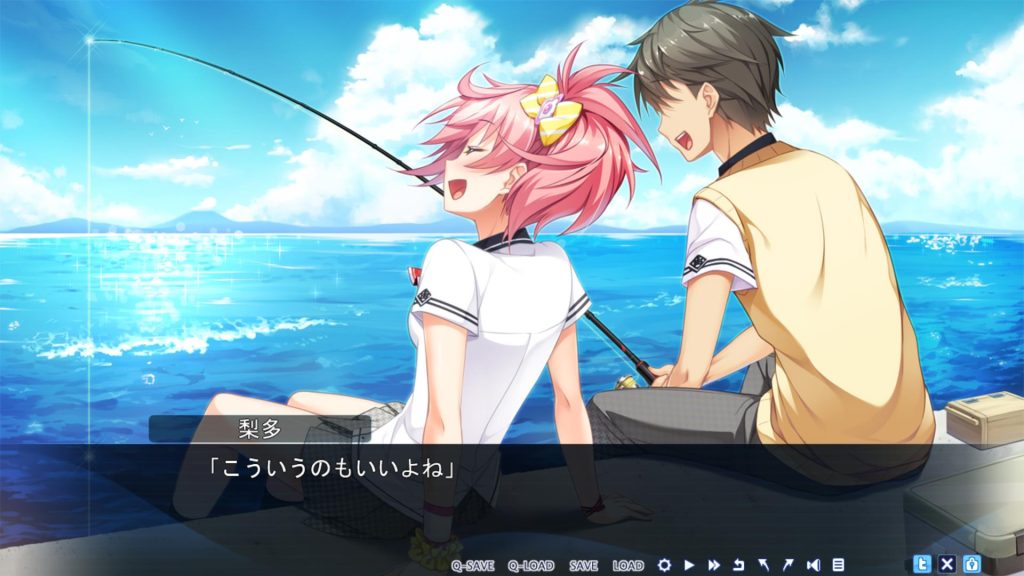Toggle the padlock icon in the toolbar
Viewport: 1024px width, 576px height.
(970, 564)
